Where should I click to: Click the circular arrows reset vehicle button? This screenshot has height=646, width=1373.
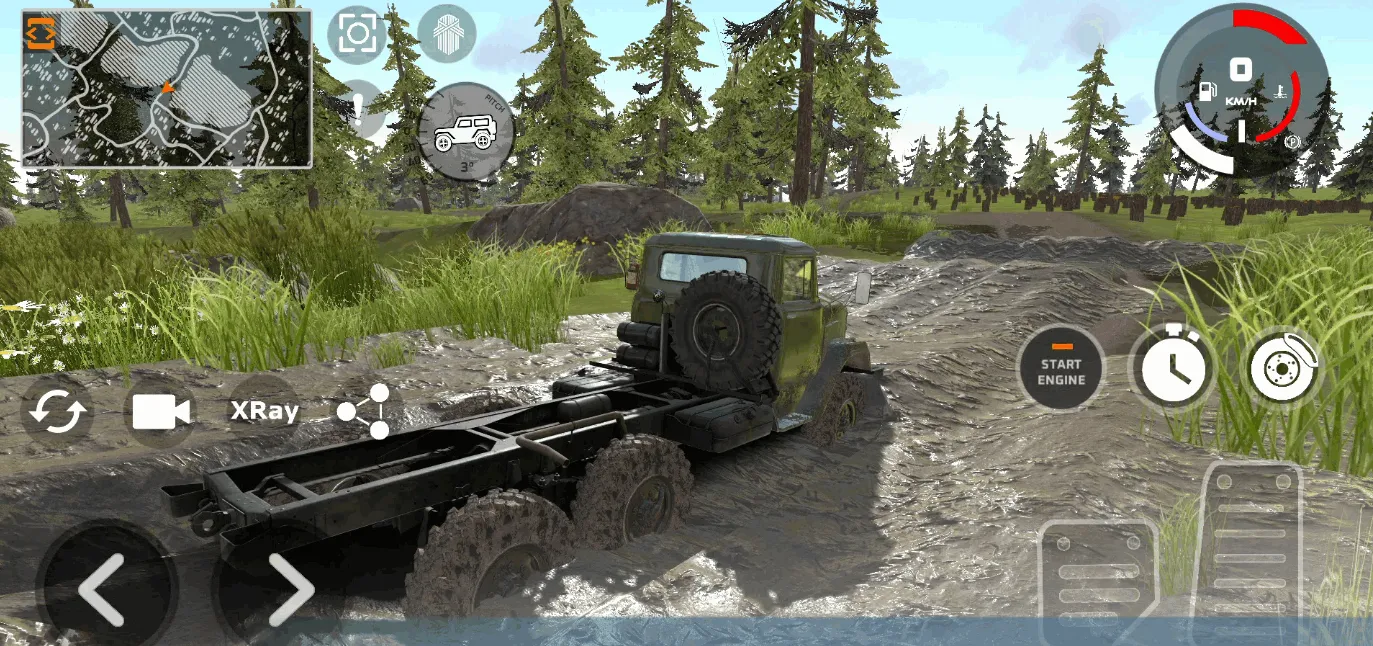(58, 411)
